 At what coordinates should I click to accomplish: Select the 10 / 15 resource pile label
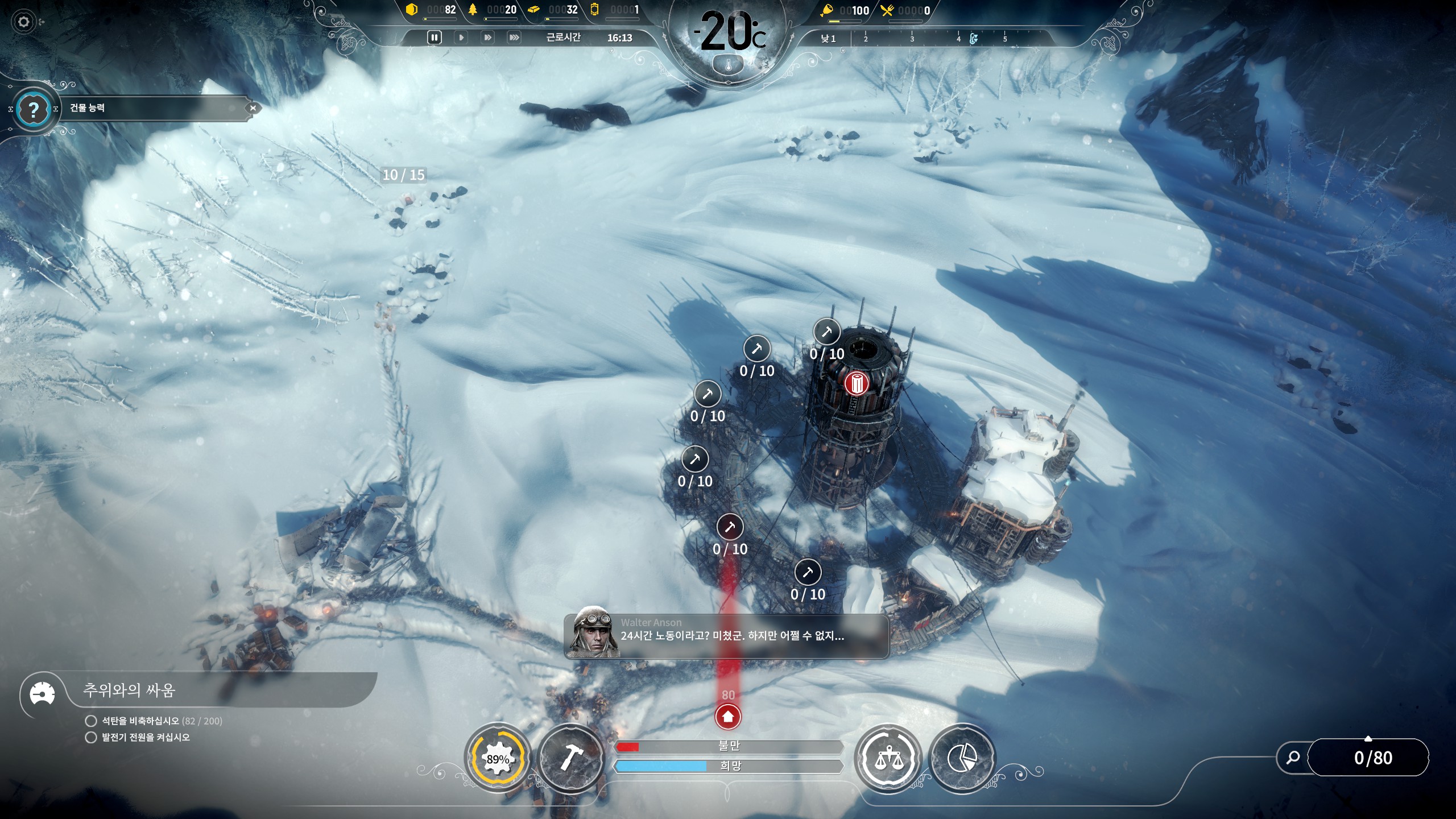[403, 175]
